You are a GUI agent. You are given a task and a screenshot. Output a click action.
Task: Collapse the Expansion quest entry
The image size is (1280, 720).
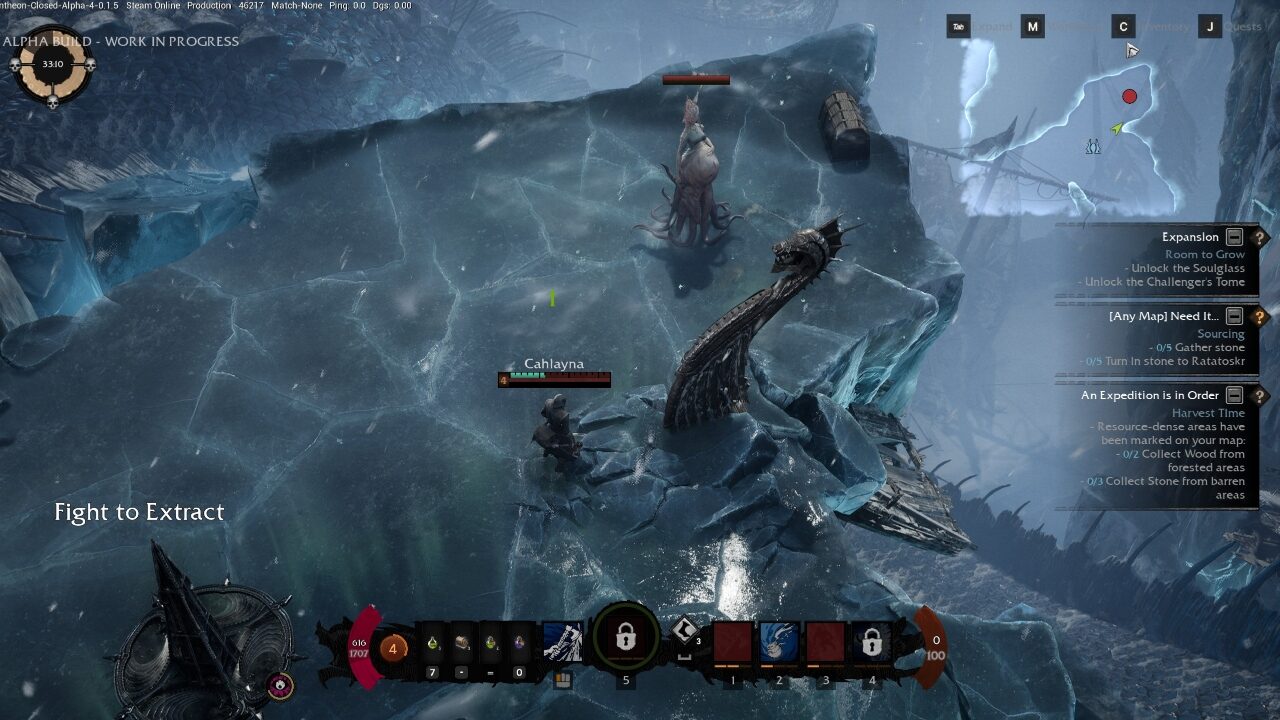coord(1234,239)
